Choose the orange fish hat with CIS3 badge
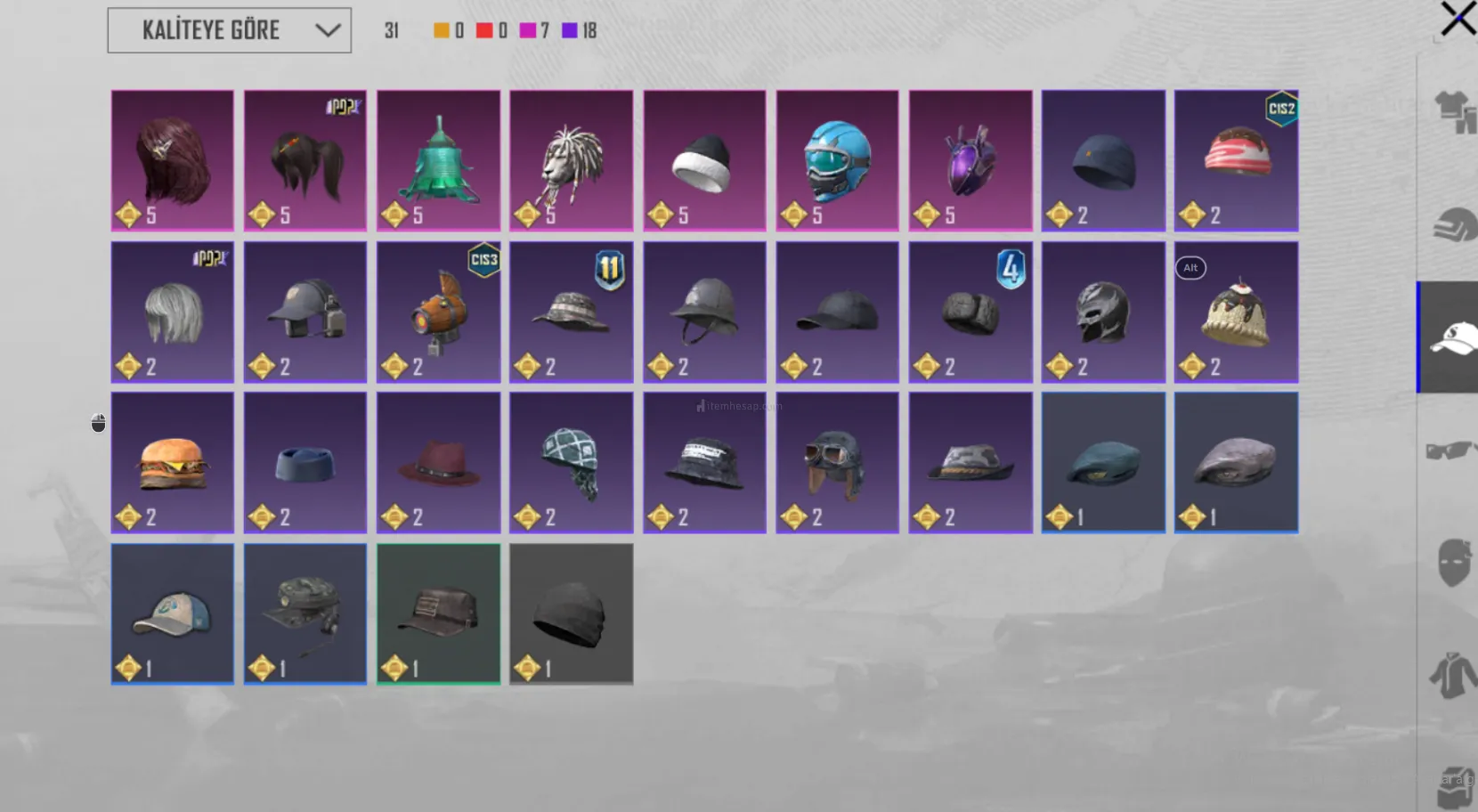The height and width of the screenshot is (812, 1478). pos(438,312)
